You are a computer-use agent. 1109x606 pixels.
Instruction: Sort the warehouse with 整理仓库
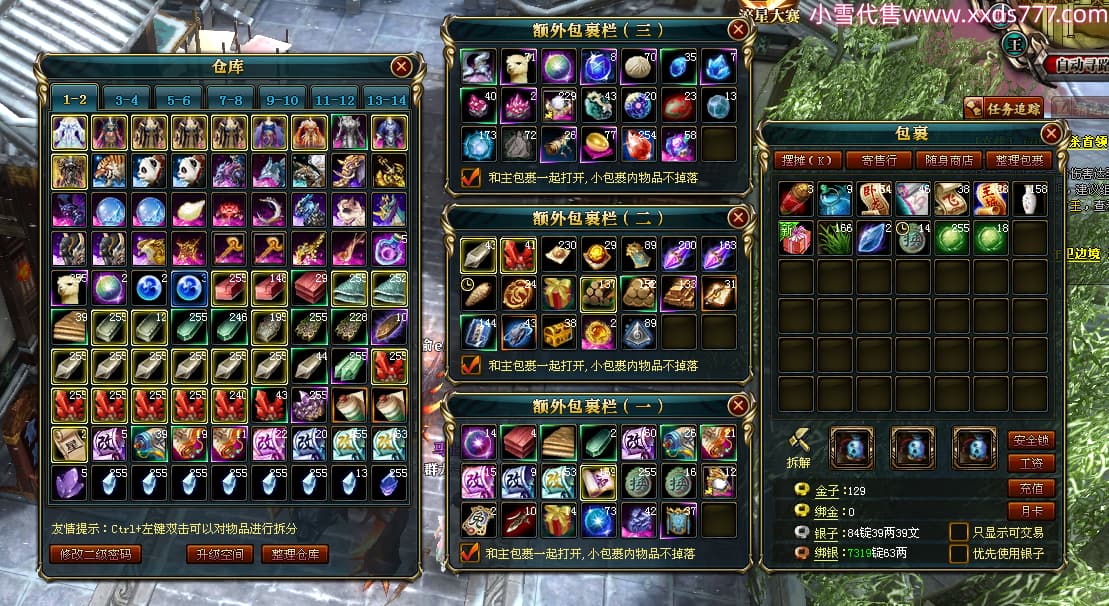(295, 553)
